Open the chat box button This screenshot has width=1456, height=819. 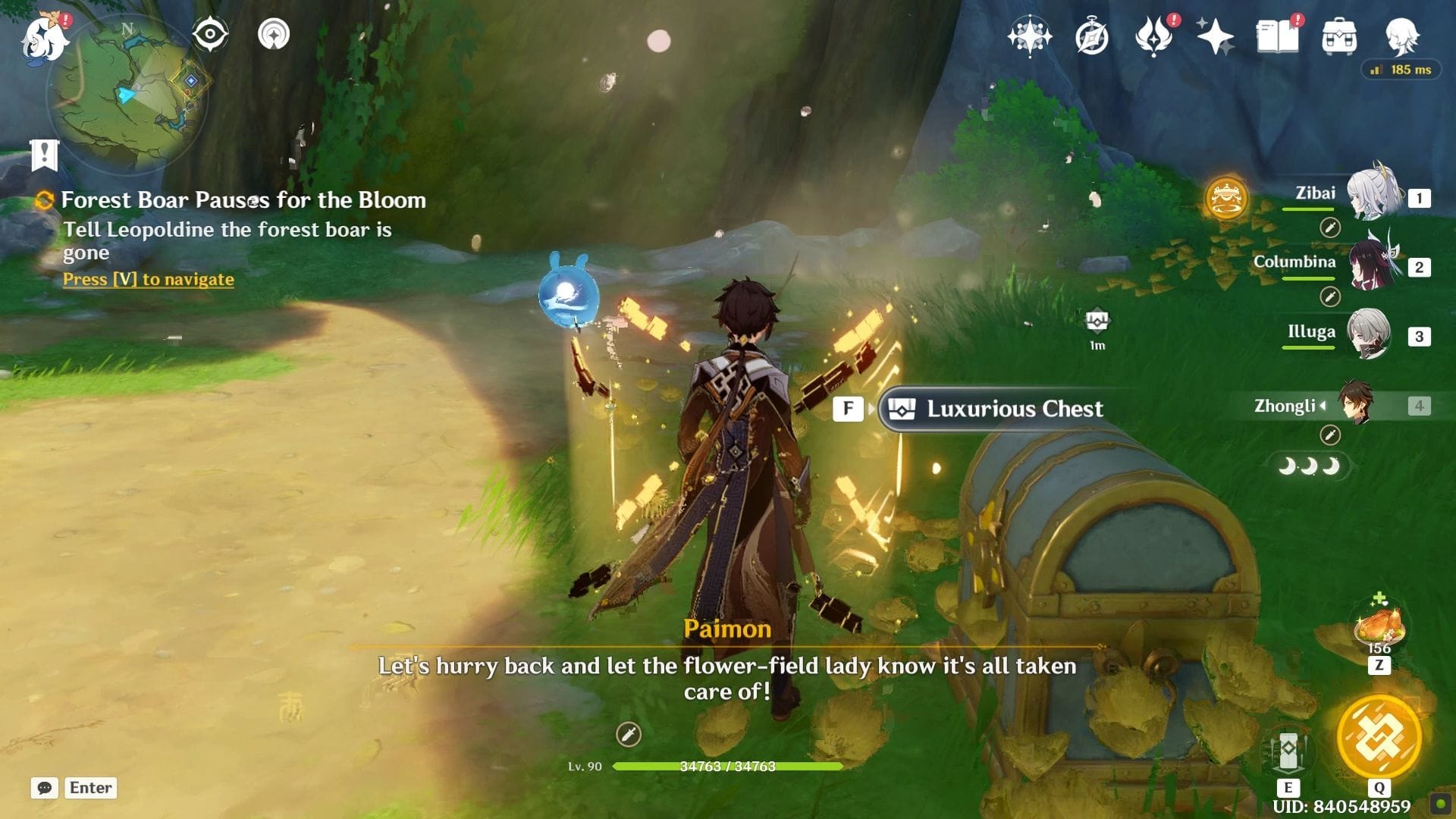pyautogui.click(x=45, y=788)
